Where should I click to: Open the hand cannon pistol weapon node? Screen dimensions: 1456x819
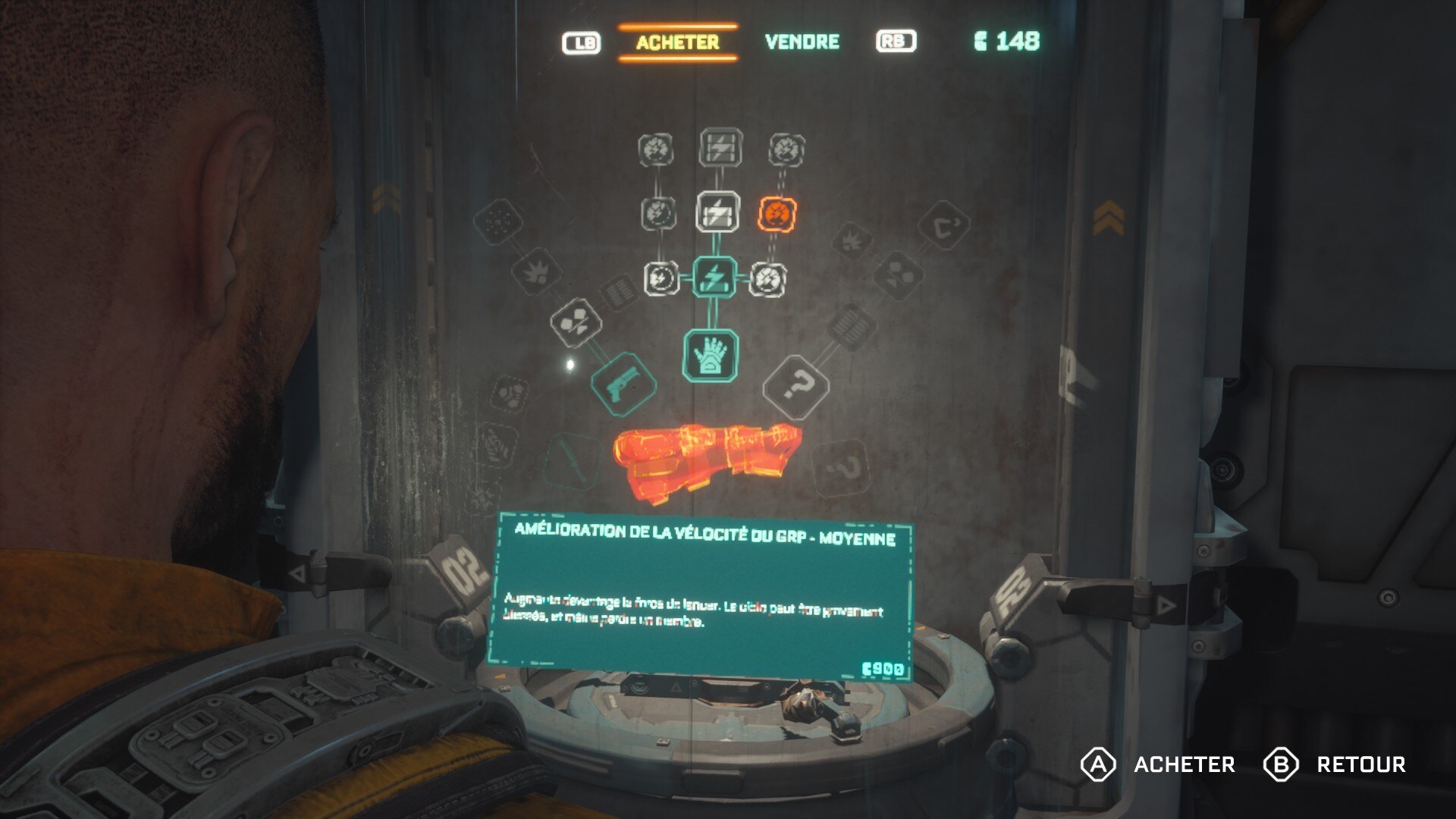623,384
